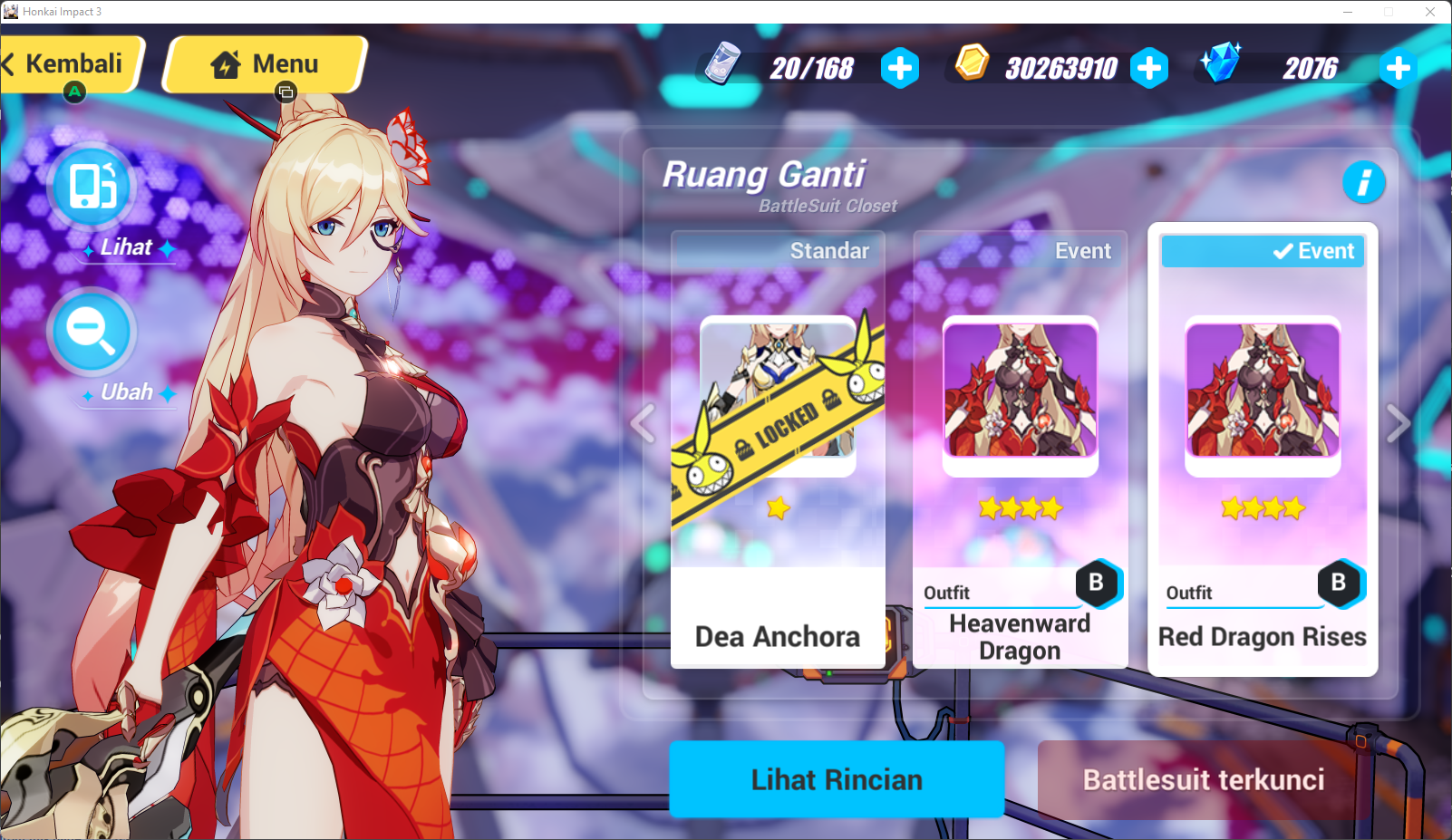Open the Menu panel
The height and width of the screenshot is (840, 1452).
(x=263, y=63)
